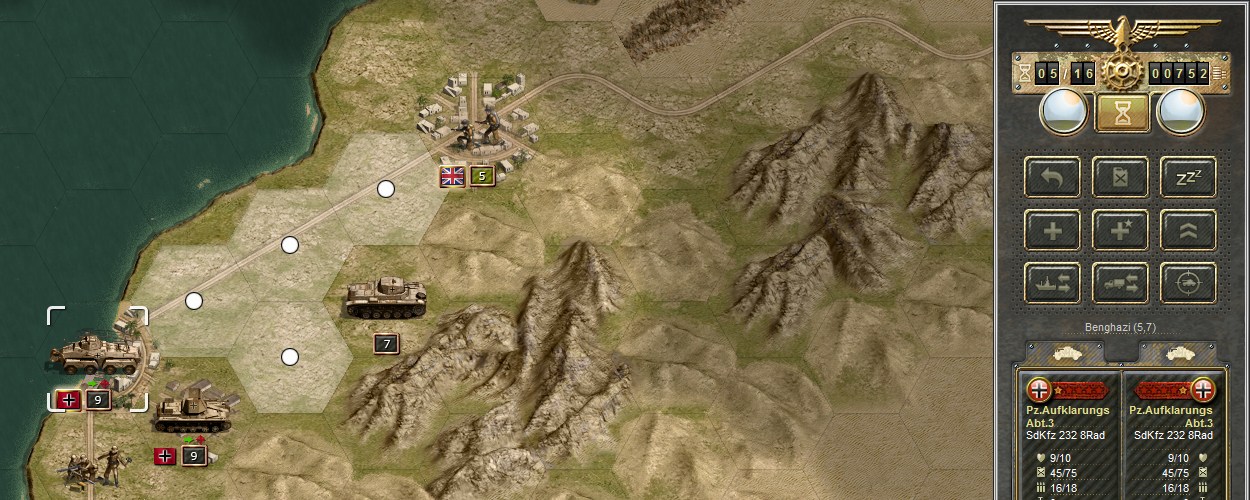1250x500 pixels.
Task: Request elite replacements with the plus-star button
Action: (1120, 230)
